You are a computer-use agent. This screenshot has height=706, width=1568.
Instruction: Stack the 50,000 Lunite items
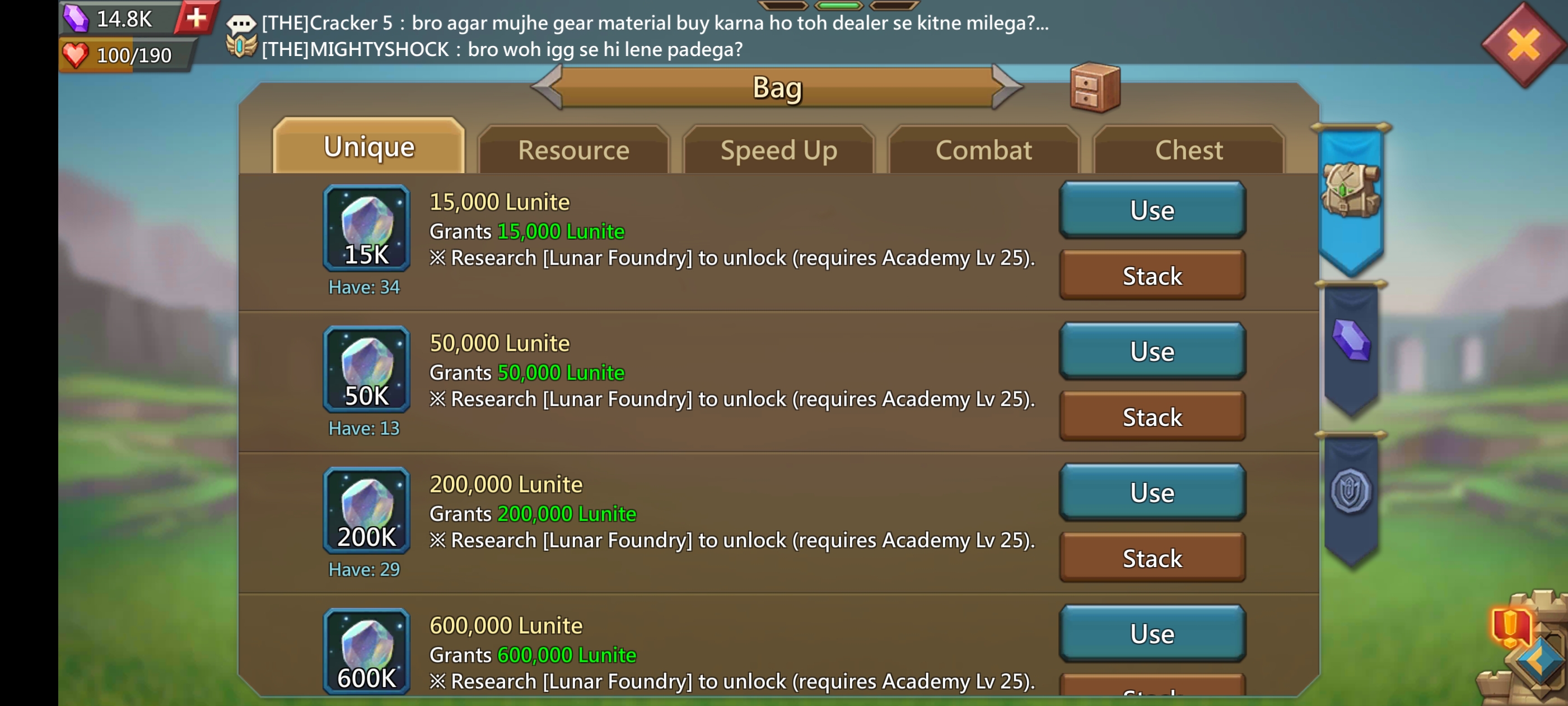(x=1152, y=417)
